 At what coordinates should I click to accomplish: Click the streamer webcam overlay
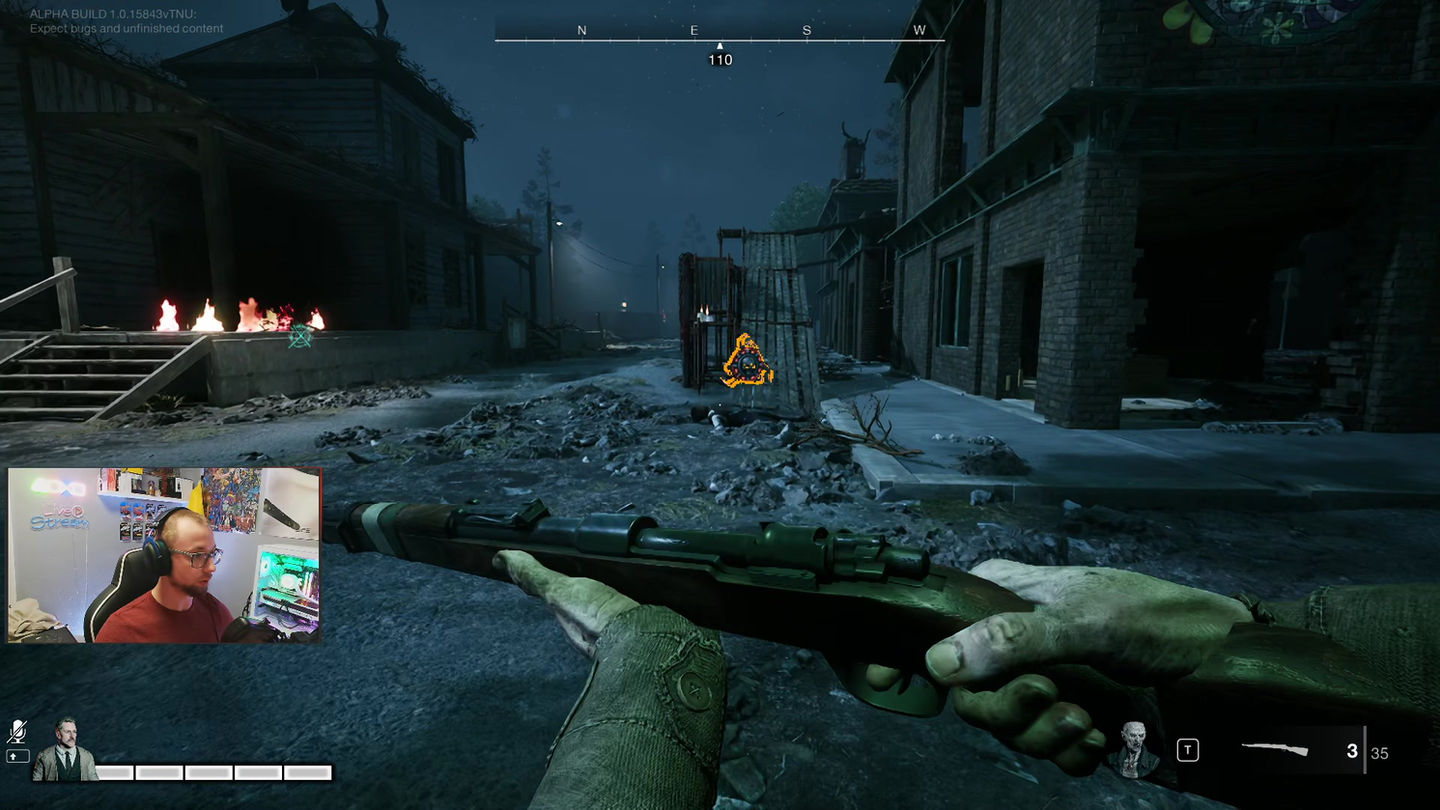click(x=164, y=555)
